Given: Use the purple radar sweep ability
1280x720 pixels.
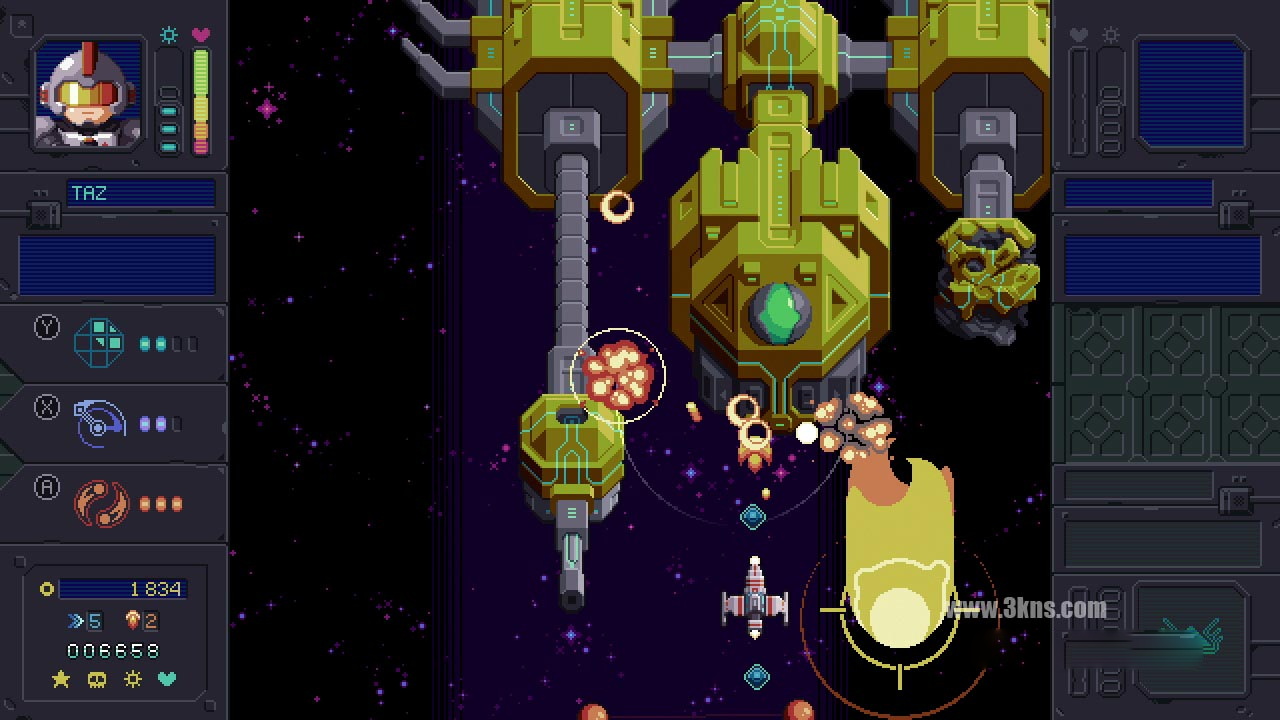Looking at the screenshot, I should [x=100, y=424].
